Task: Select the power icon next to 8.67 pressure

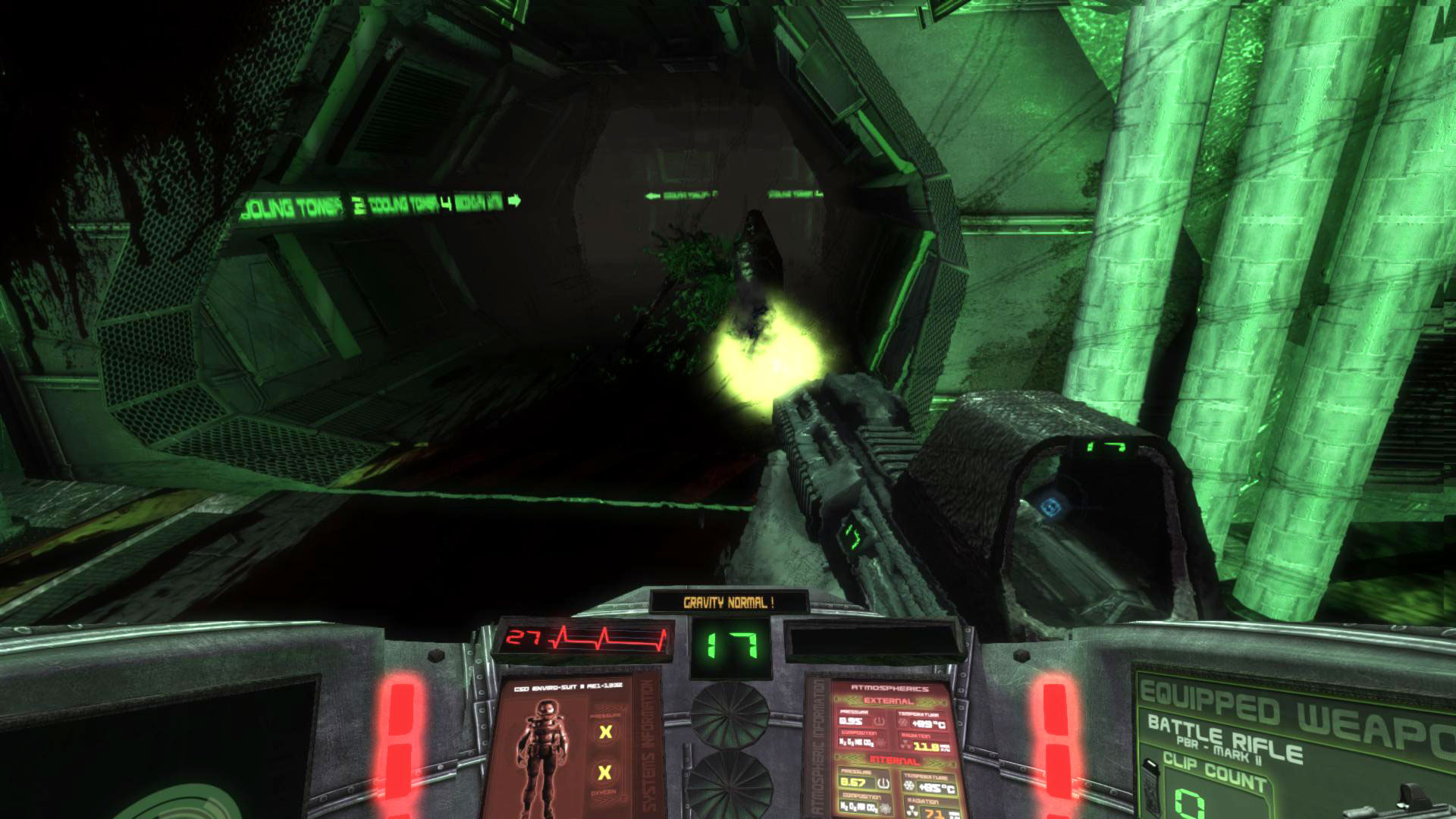Action: pos(883,783)
